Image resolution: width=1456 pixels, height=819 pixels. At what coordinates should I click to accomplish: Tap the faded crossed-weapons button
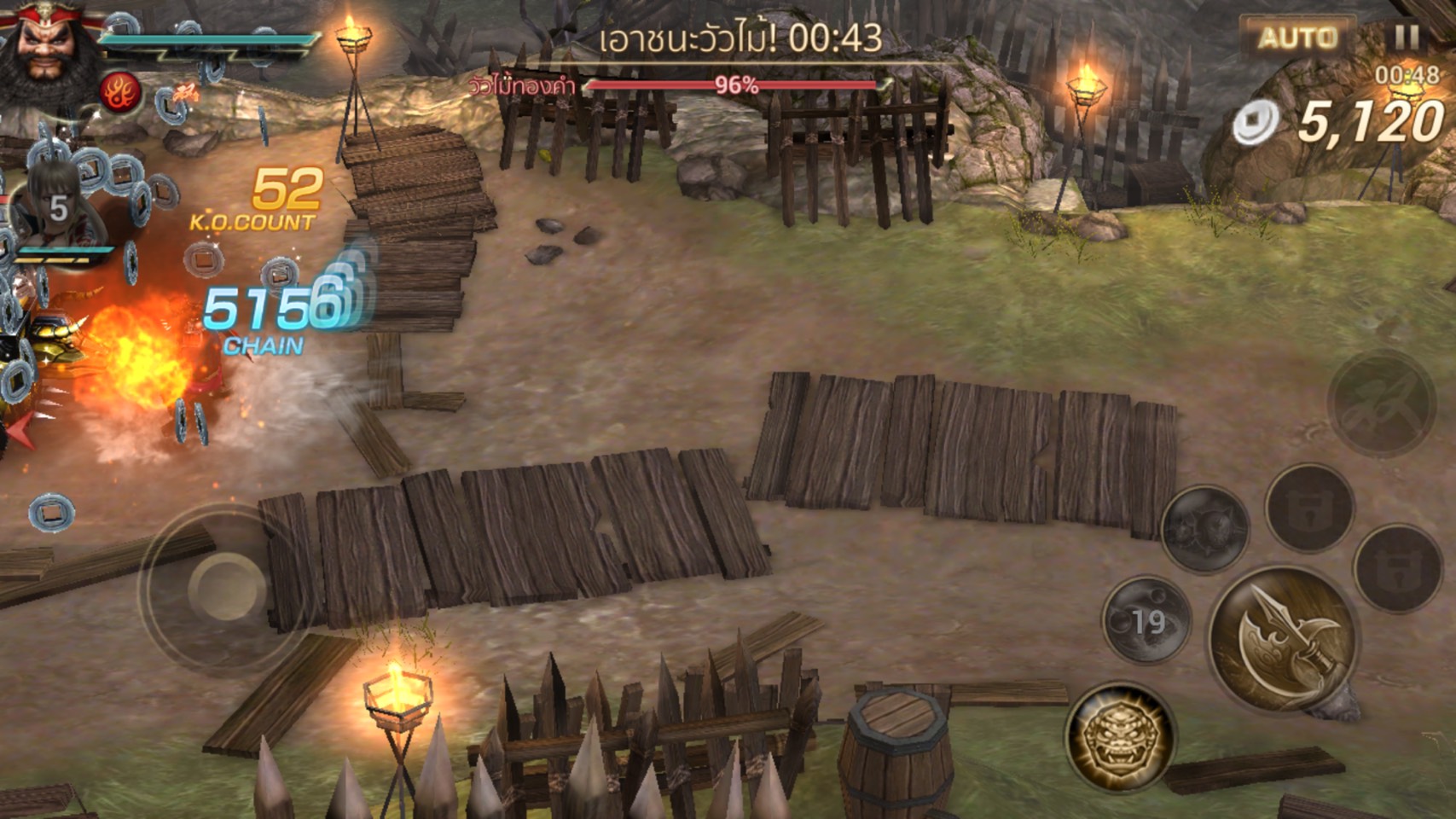(1380, 404)
